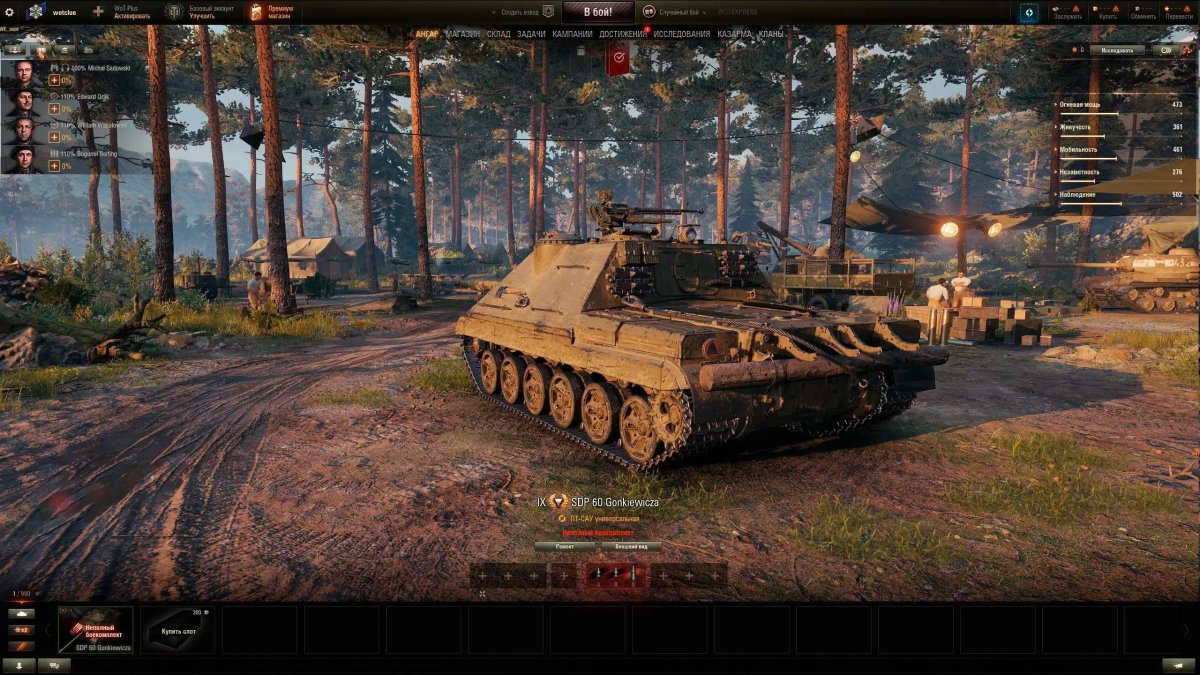Screen dimensions: 1200x675
Task: Open Внешний вид customization
Action: 630,547
